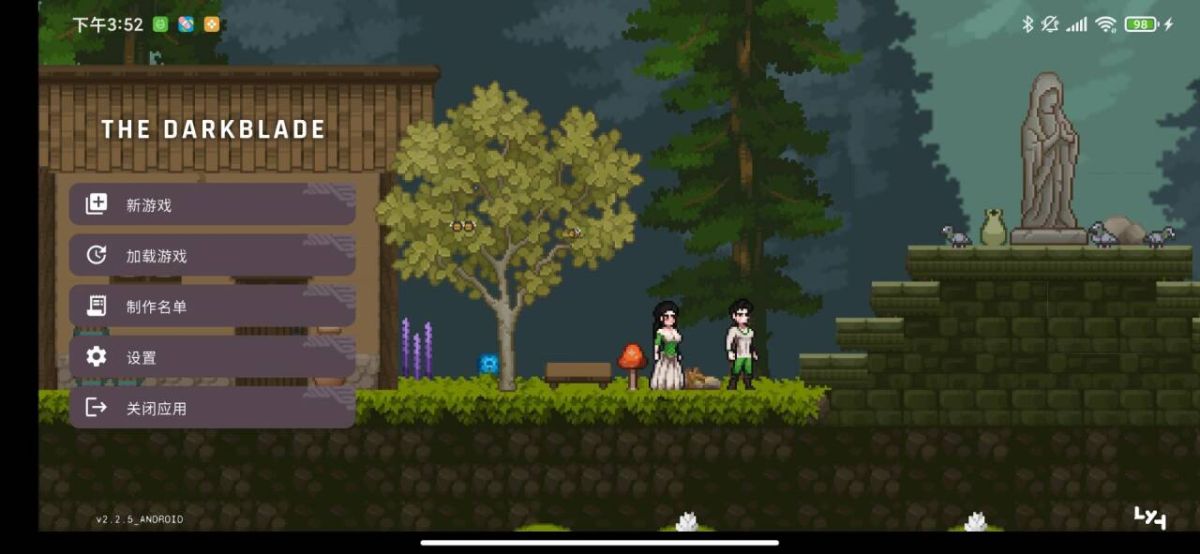Start a new game via 新游戏
This screenshot has height=554, width=1200.
211,205
